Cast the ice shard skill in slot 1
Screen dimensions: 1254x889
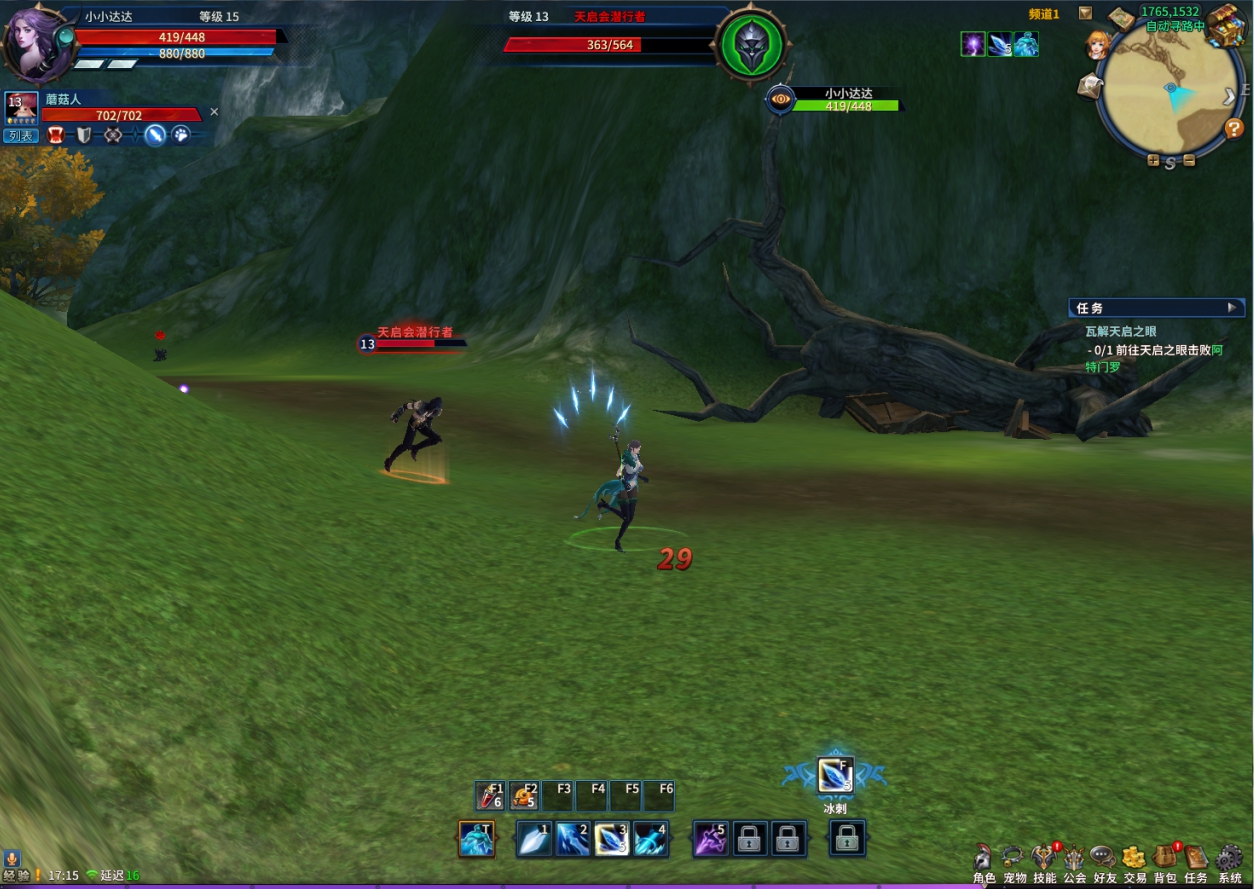pyautogui.click(x=534, y=839)
